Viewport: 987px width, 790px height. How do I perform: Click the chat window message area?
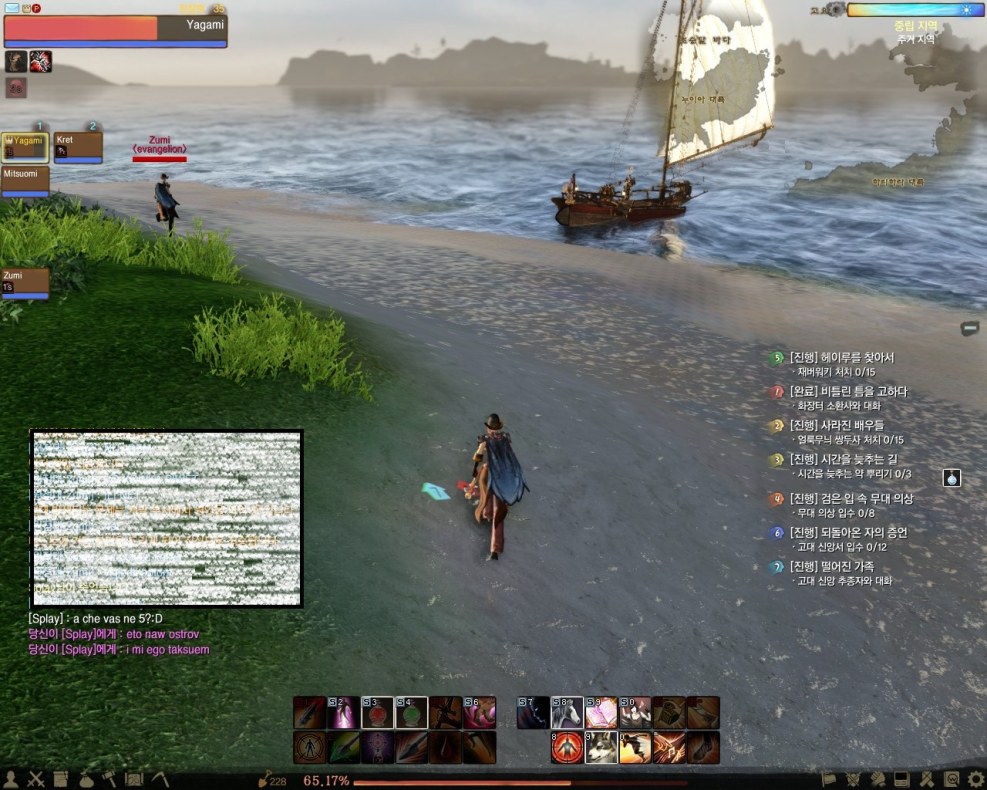pyautogui.click(x=166, y=518)
